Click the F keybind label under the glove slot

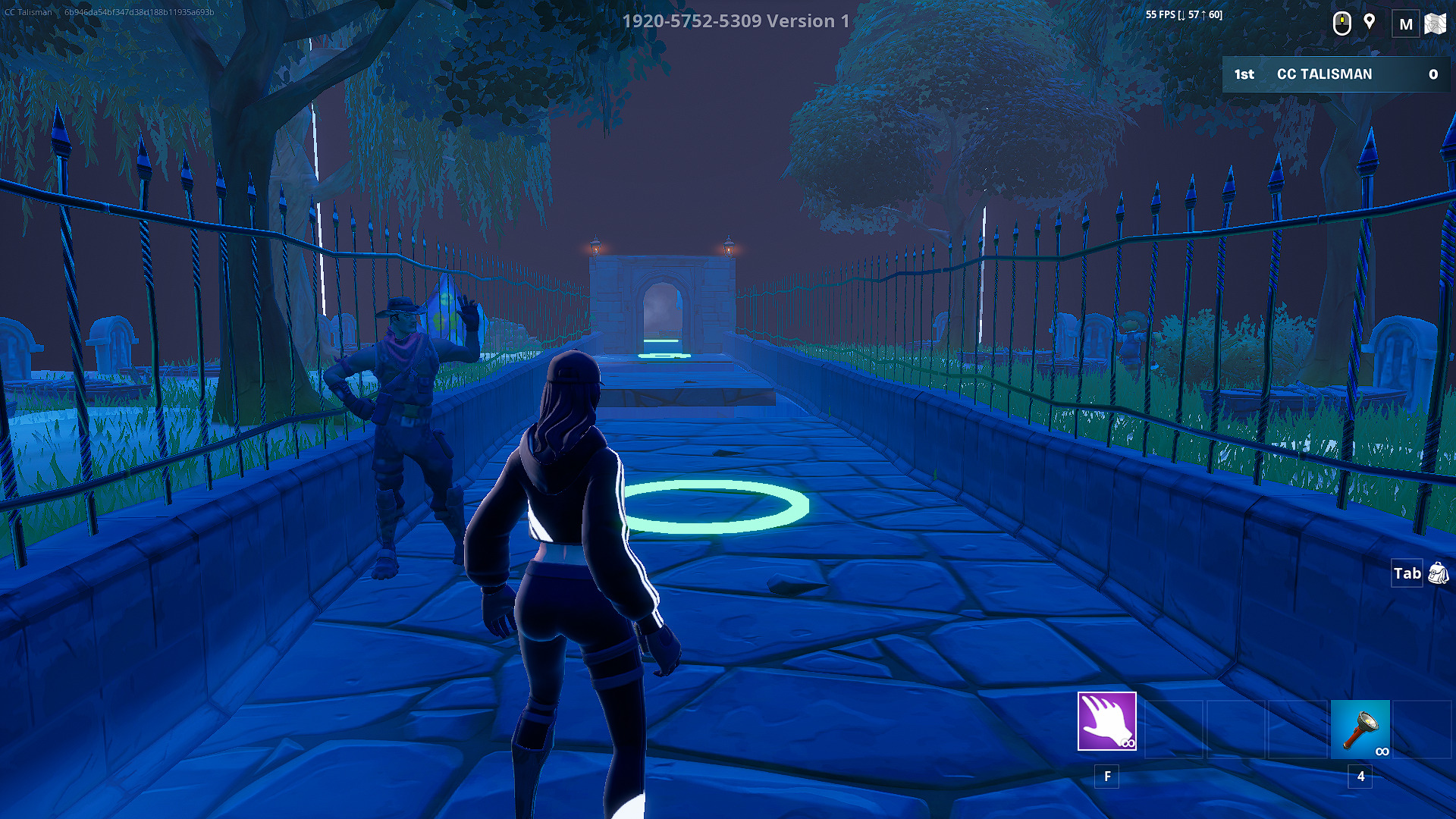[x=1107, y=777]
